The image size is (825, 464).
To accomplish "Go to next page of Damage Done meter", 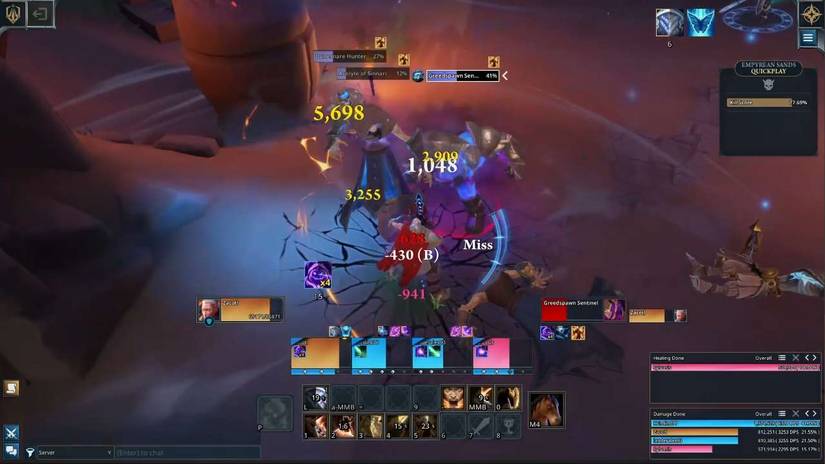I will point(816,413).
